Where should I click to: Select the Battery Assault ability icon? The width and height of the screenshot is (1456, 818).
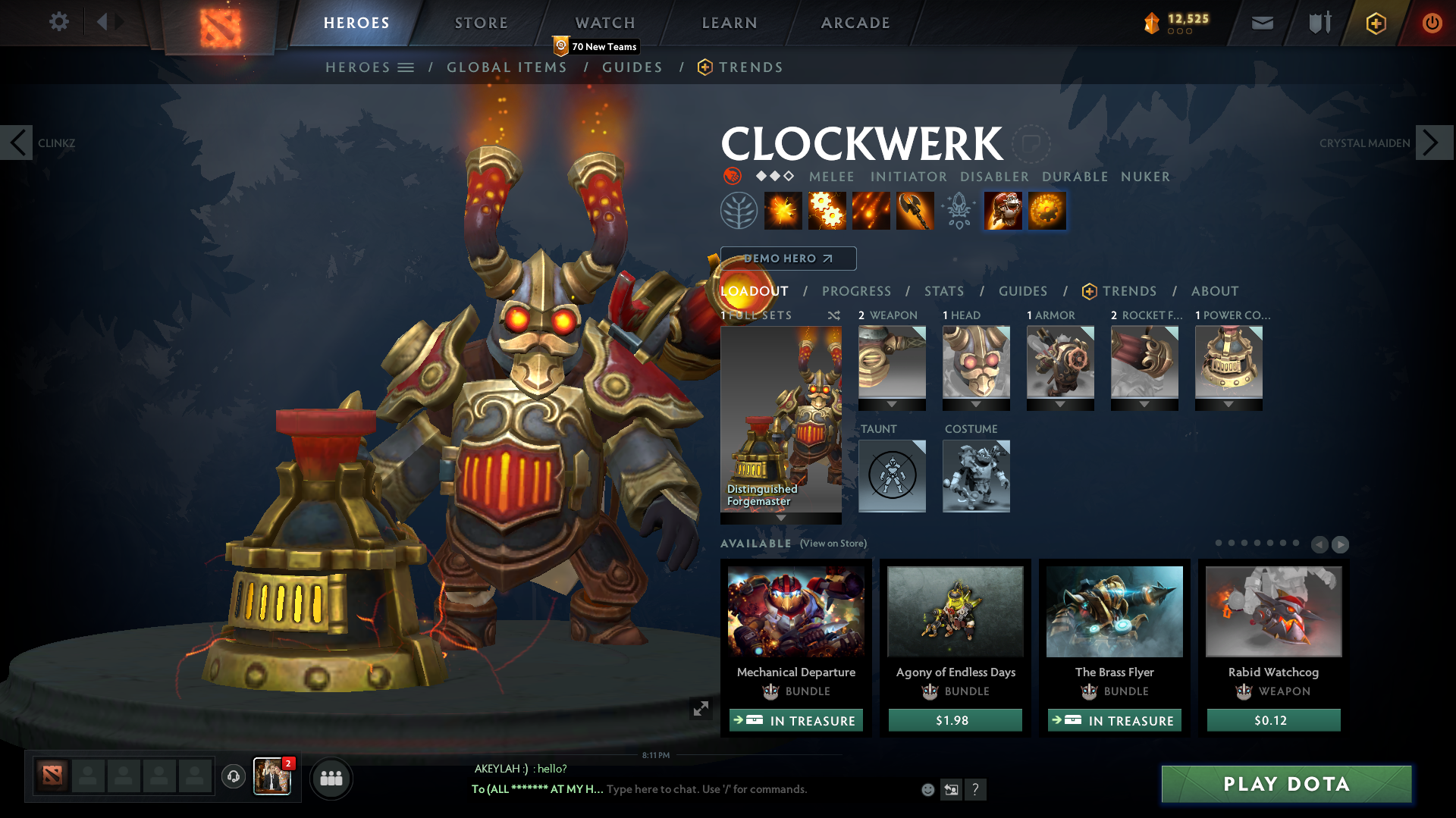[x=783, y=211]
